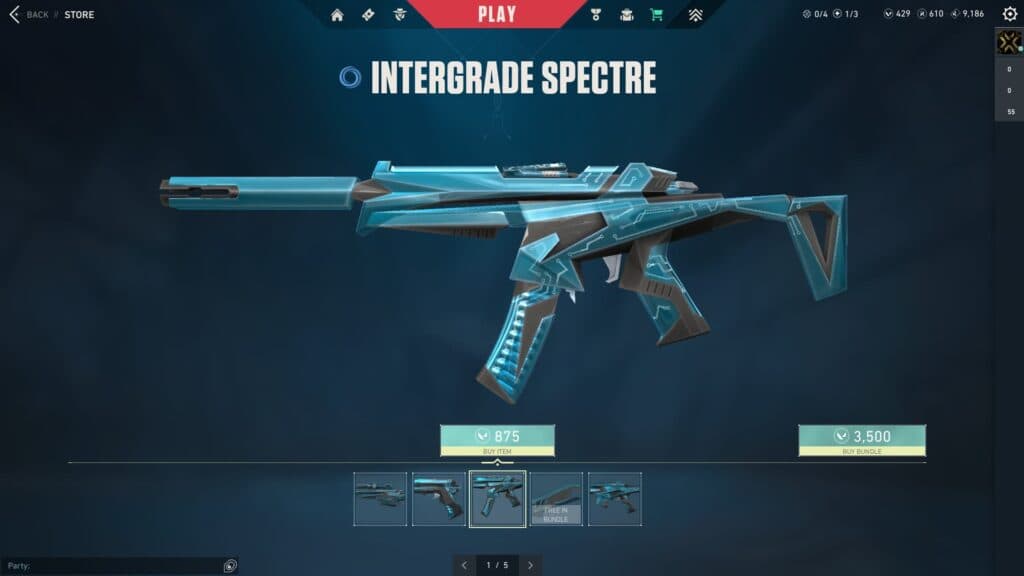Viewport: 1024px width, 576px height.
Task: Go to the next bundle item
Action: pyautogui.click(x=530, y=565)
